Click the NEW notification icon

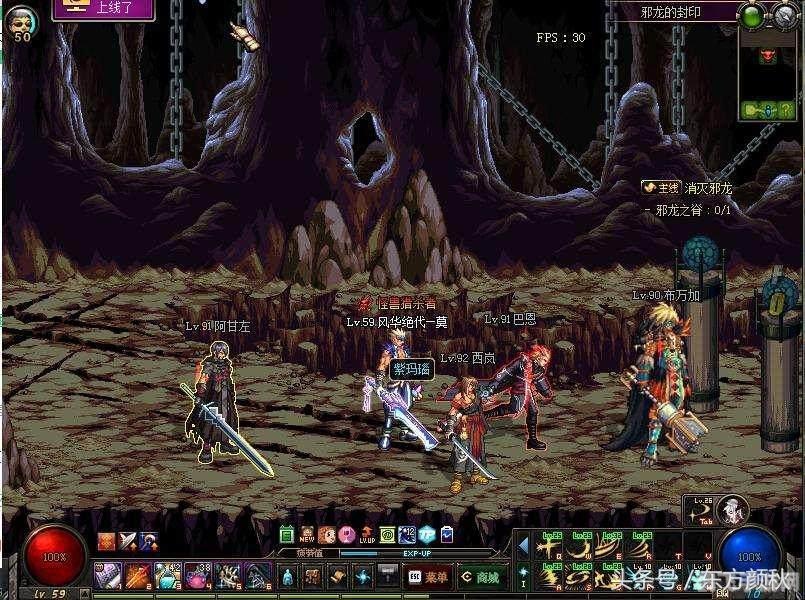point(306,535)
